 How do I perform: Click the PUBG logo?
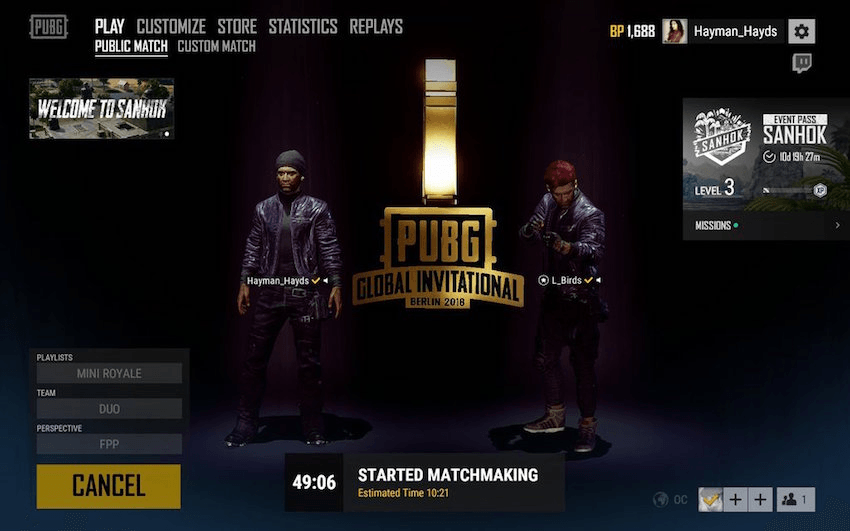(49, 27)
